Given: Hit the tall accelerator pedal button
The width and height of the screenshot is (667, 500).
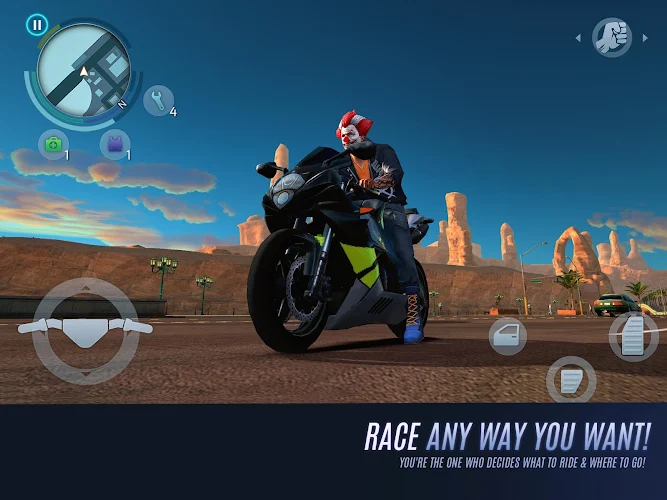Looking at the screenshot, I should [x=633, y=334].
